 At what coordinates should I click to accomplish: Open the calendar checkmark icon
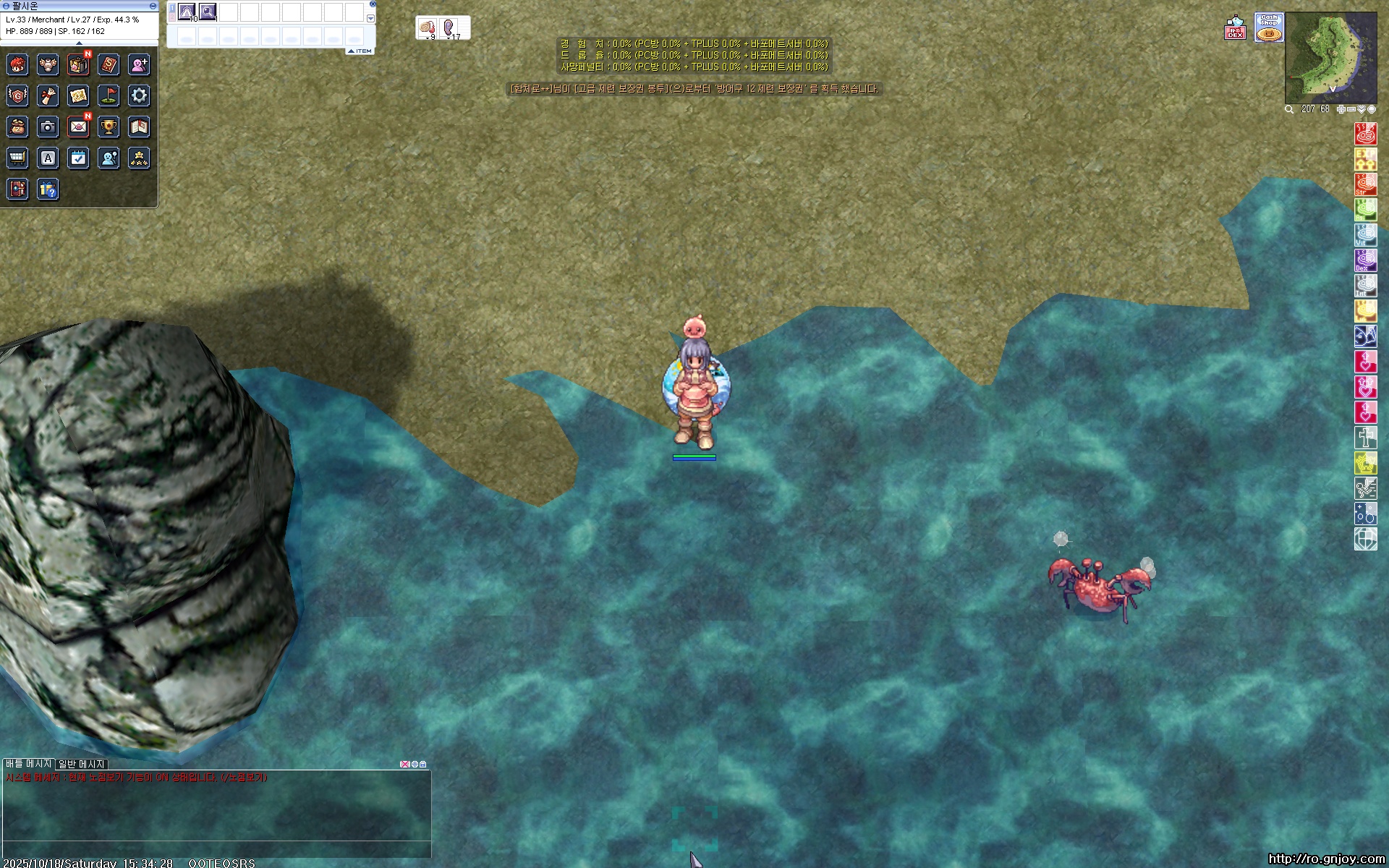(78, 158)
